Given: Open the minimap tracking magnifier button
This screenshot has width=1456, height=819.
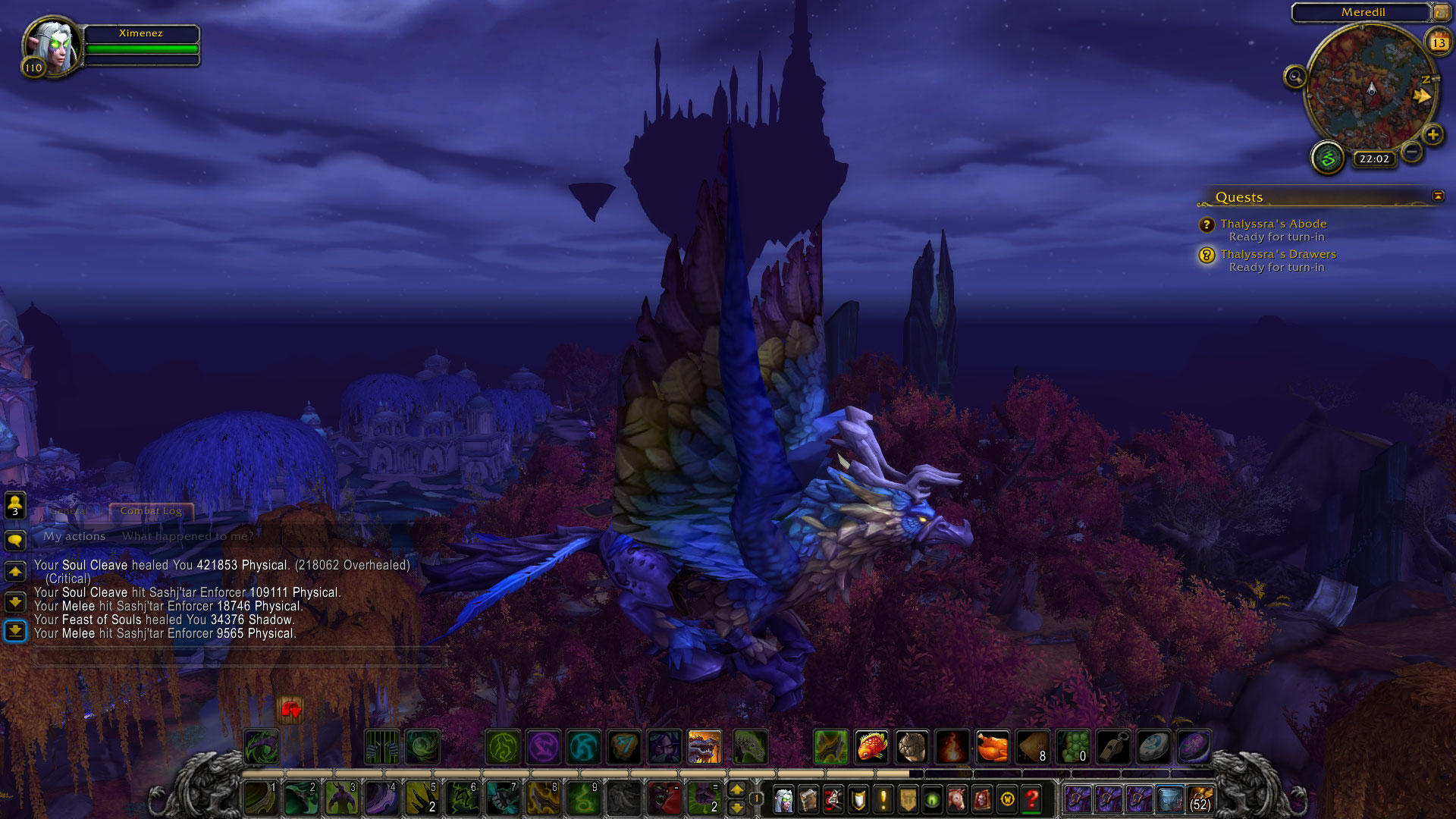Looking at the screenshot, I should coord(1294,77).
